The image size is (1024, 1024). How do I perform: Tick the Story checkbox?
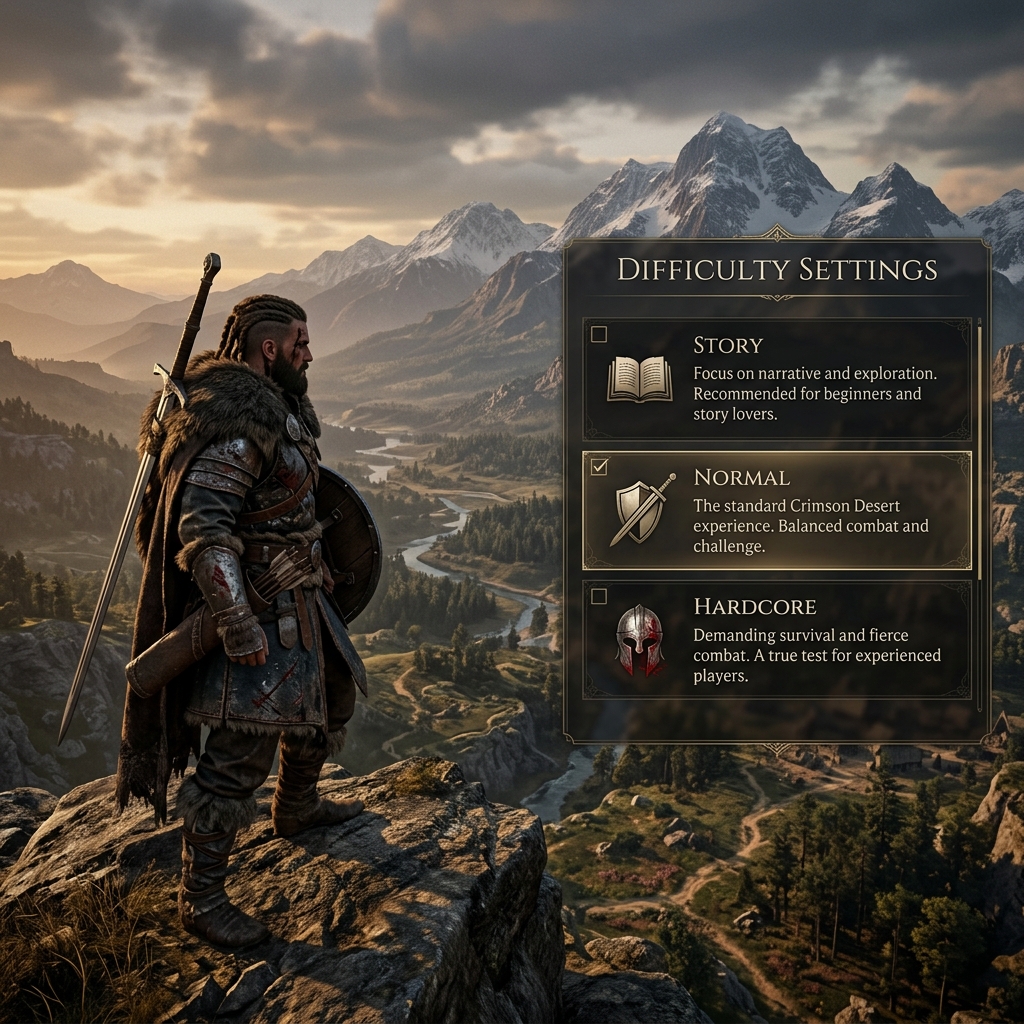pos(599,334)
